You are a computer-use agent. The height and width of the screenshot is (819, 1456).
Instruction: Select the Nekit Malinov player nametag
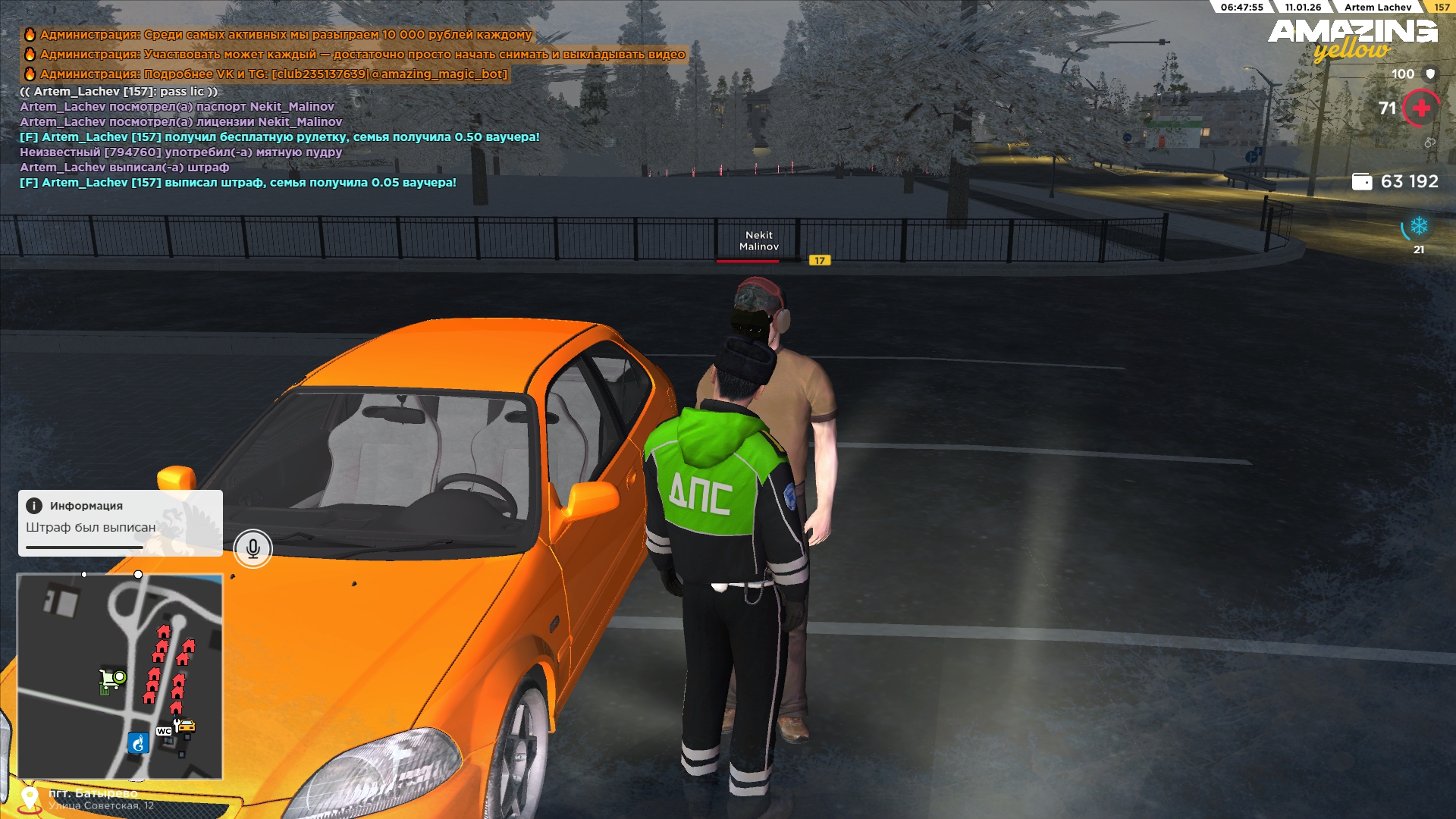click(x=758, y=241)
